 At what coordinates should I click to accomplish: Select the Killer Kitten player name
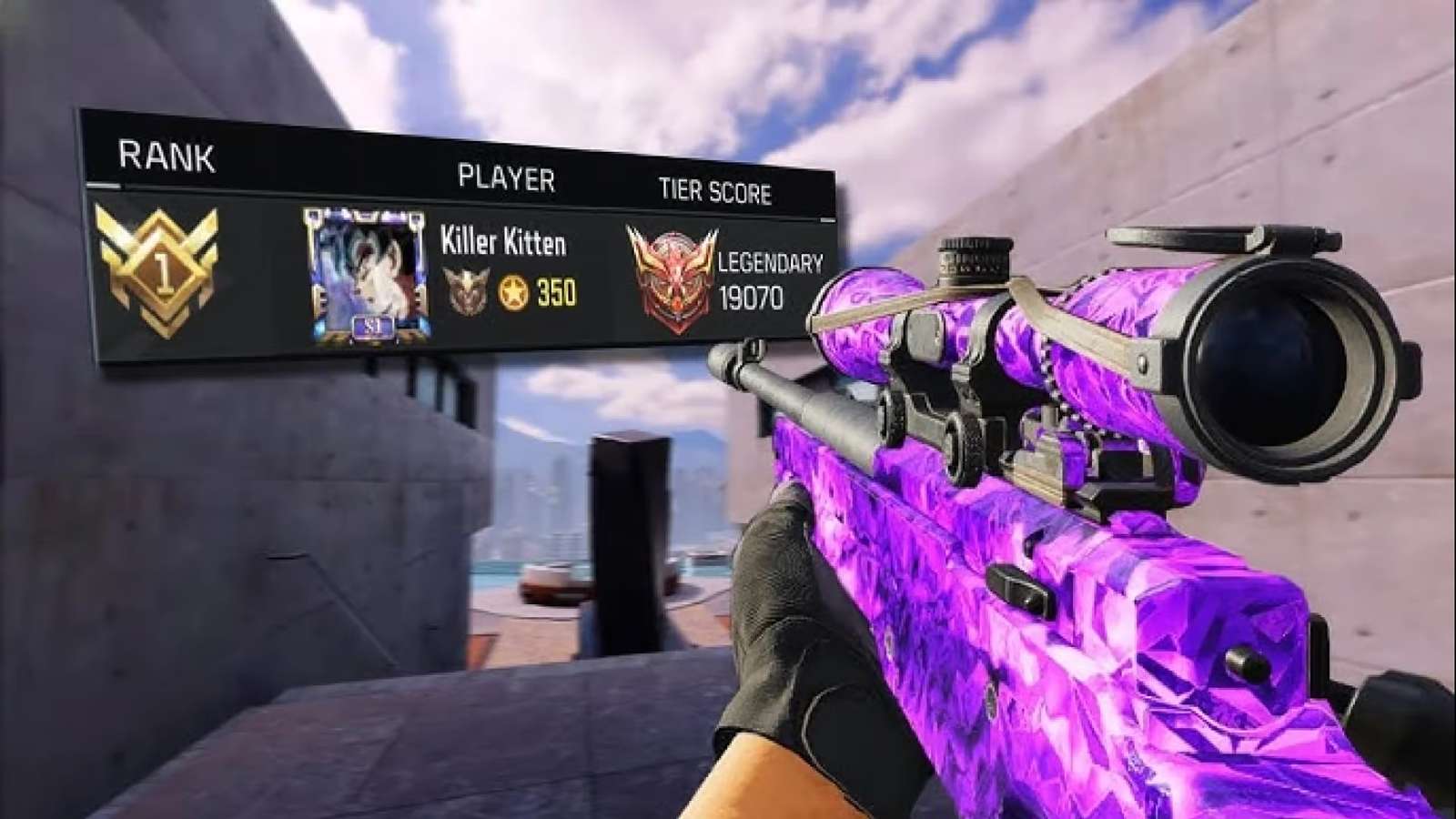click(502, 243)
